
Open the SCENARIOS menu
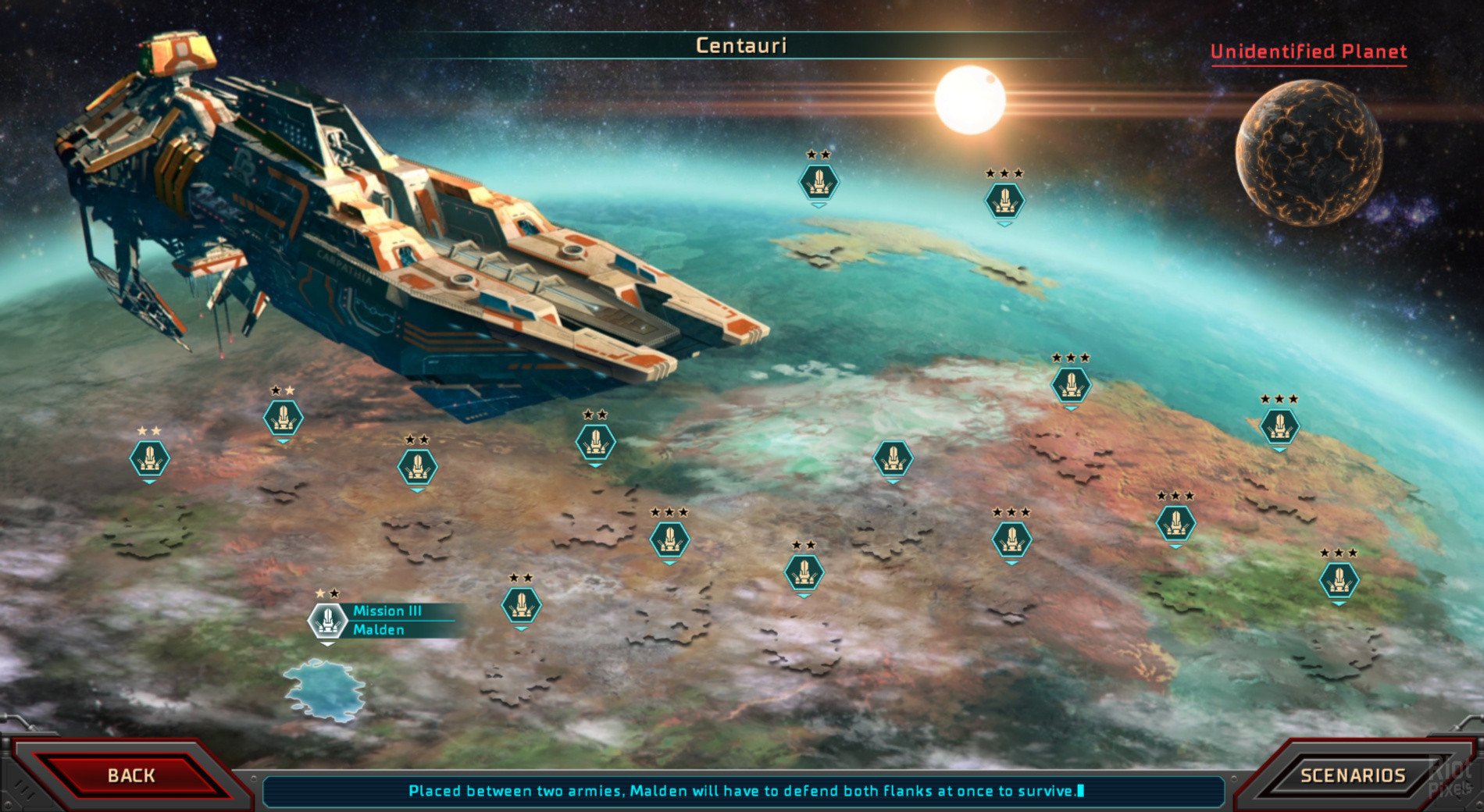pyautogui.click(x=1352, y=775)
